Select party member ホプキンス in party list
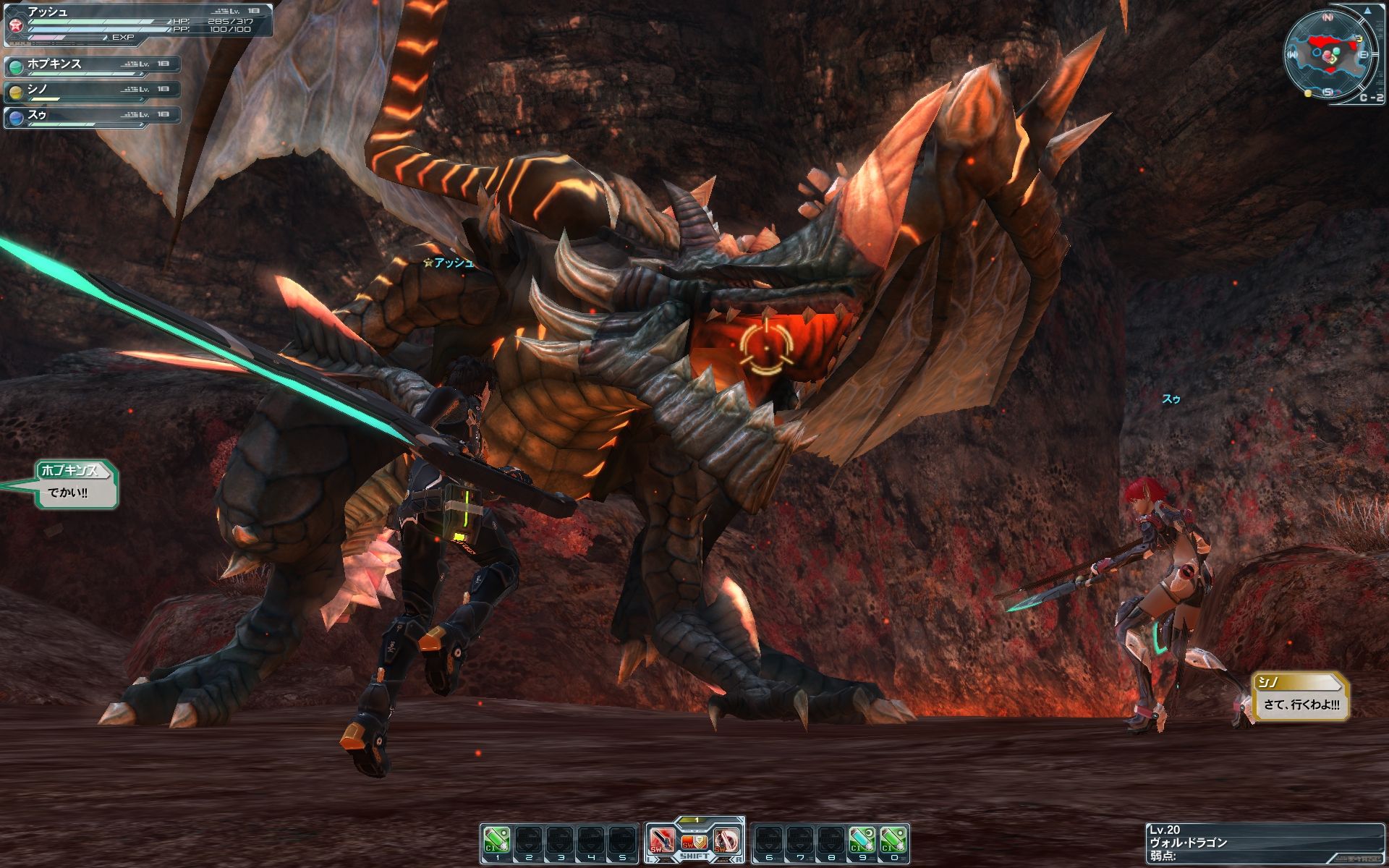 [92, 66]
